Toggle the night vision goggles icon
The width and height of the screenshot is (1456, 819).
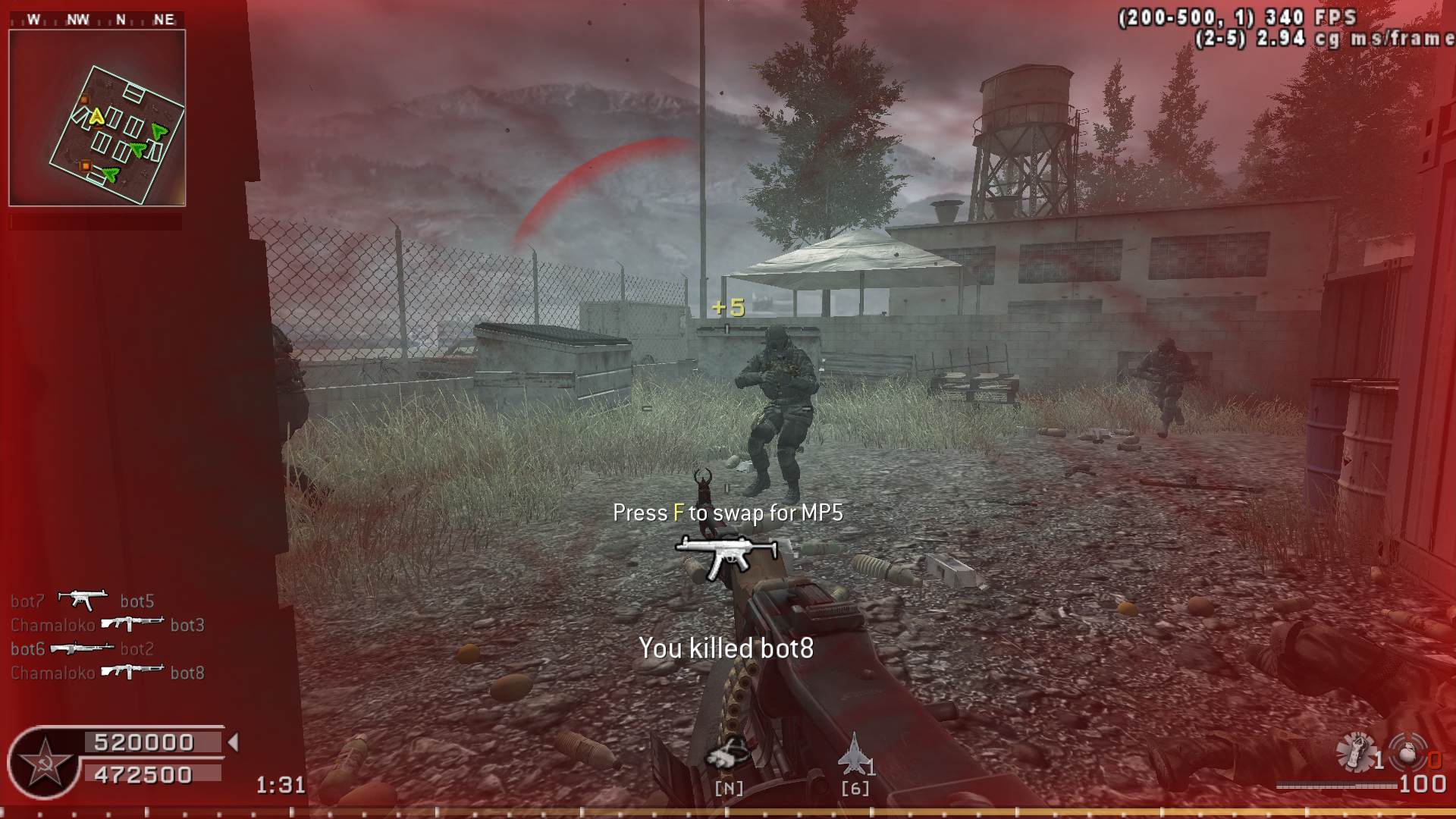click(727, 753)
